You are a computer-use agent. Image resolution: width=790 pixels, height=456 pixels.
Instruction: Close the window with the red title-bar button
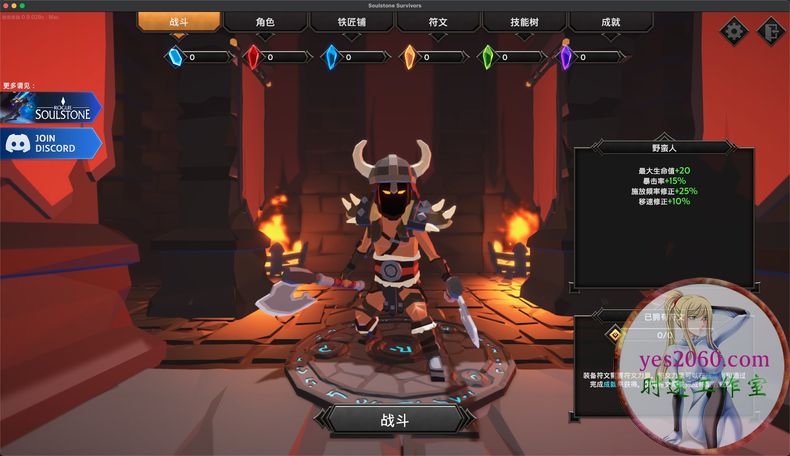(x=7, y=5)
